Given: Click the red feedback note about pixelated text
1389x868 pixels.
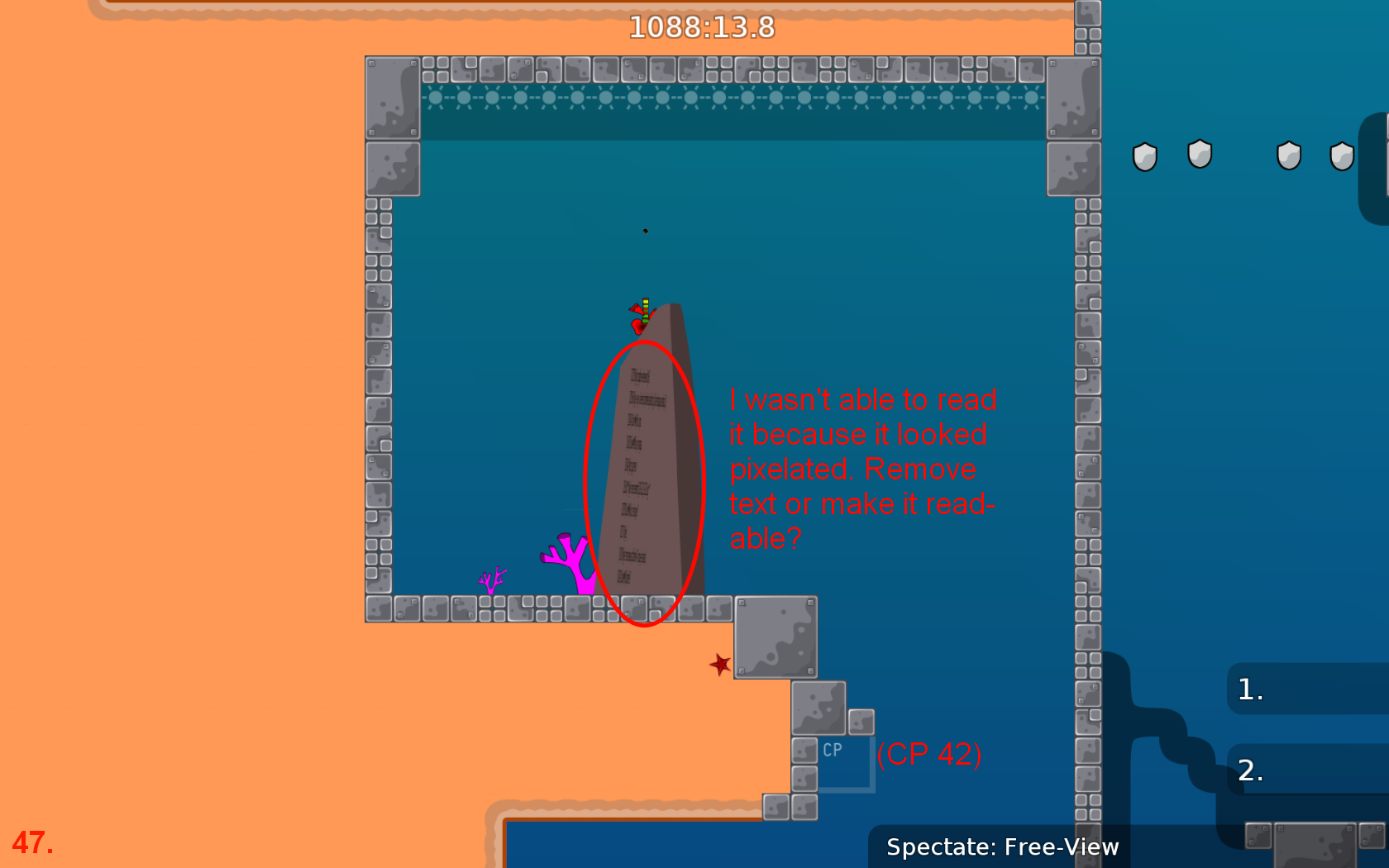Looking at the screenshot, I should 862,468.
